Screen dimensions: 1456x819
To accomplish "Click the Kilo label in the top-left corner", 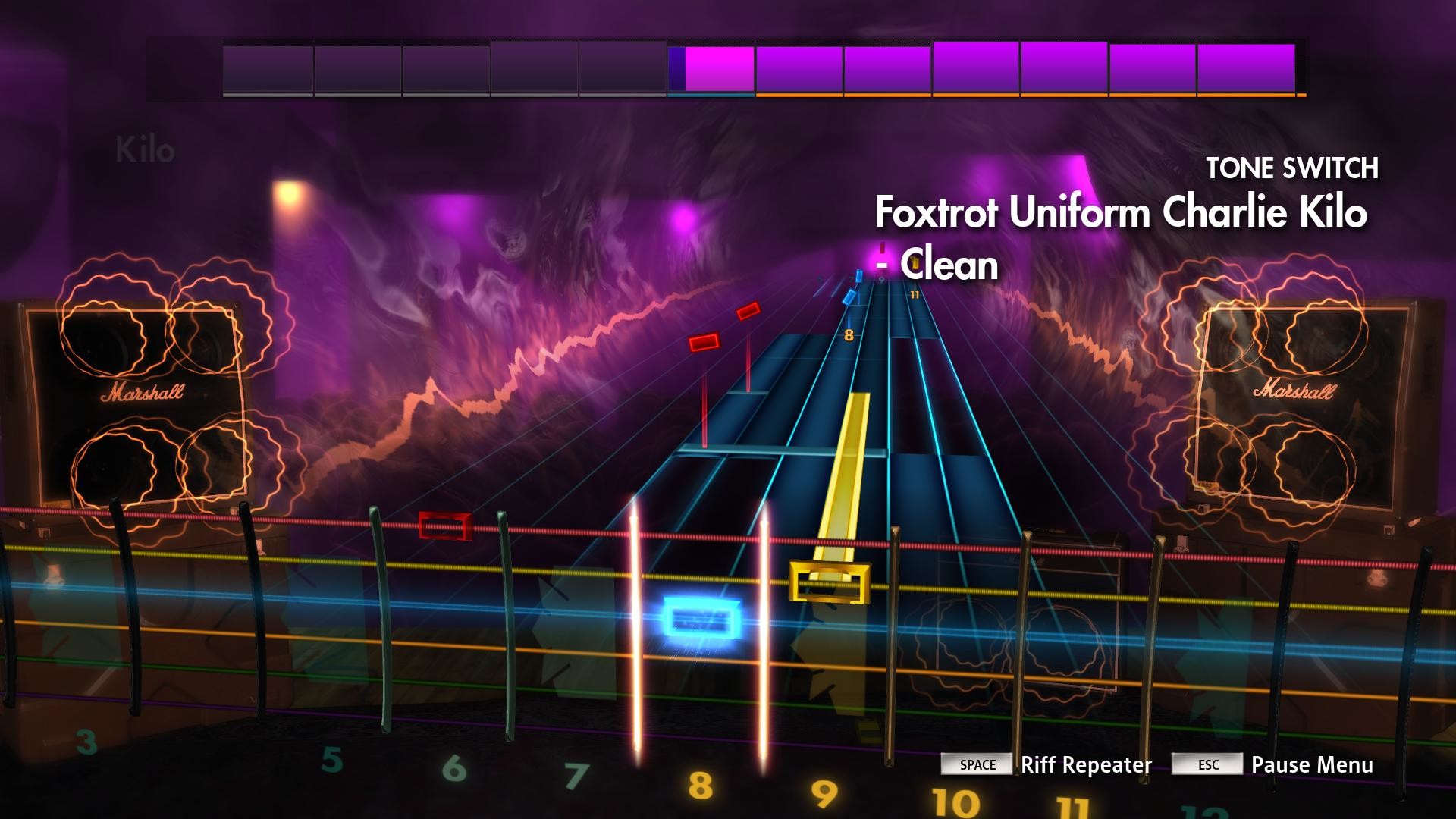I will tap(144, 149).
